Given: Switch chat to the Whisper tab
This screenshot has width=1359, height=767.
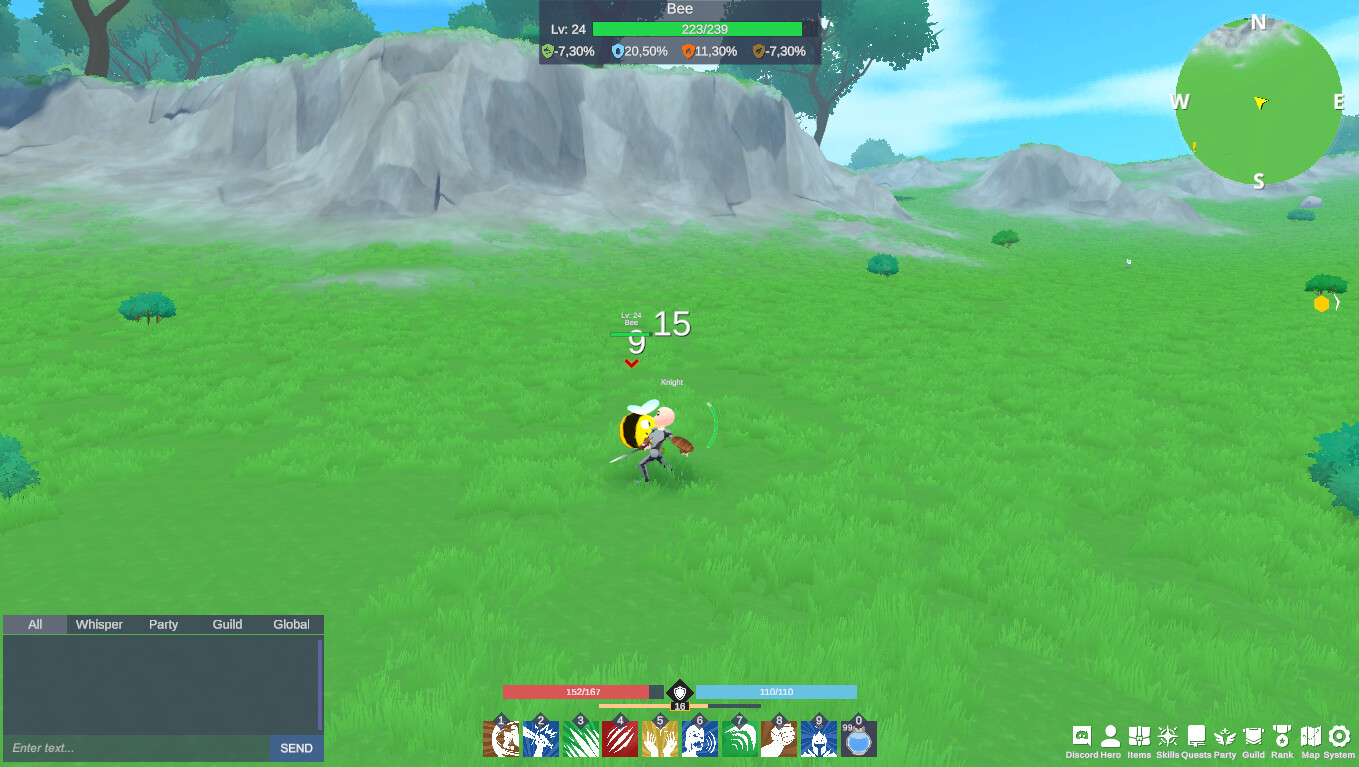Looking at the screenshot, I should tap(98, 624).
